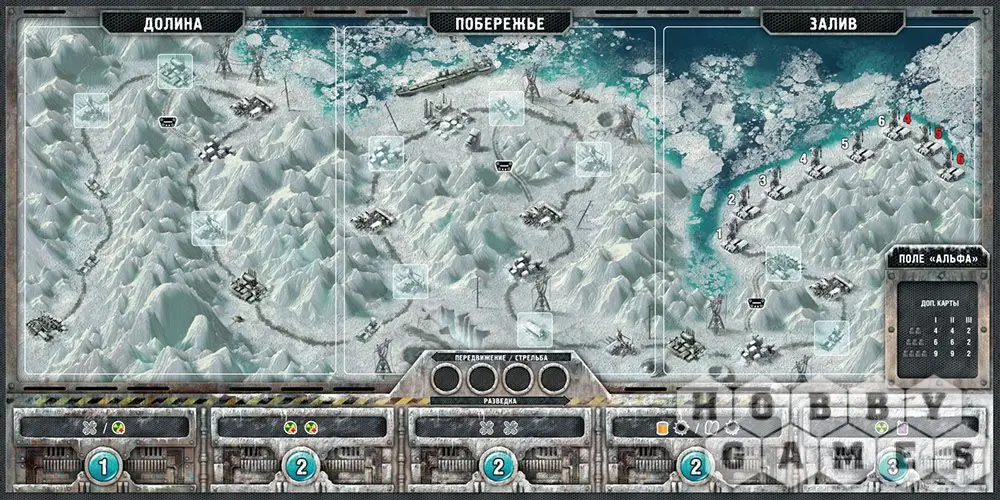The width and height of the screenshot is (1000, 500).
Task: Pick the number 2 slot with orange barrel icon
Action: point(695,464)
